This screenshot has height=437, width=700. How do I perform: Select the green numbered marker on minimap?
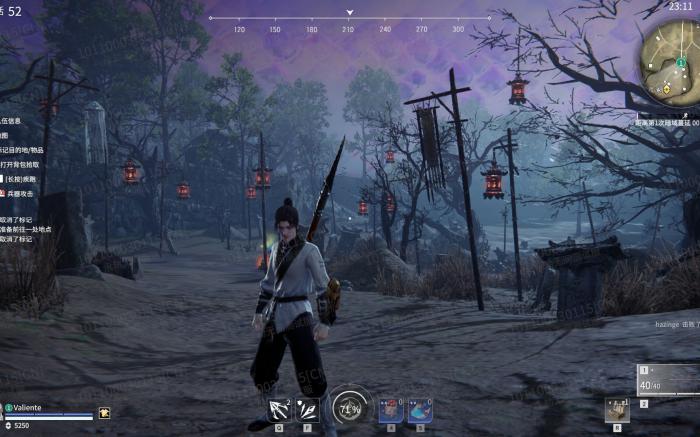[x=681, y=63]
